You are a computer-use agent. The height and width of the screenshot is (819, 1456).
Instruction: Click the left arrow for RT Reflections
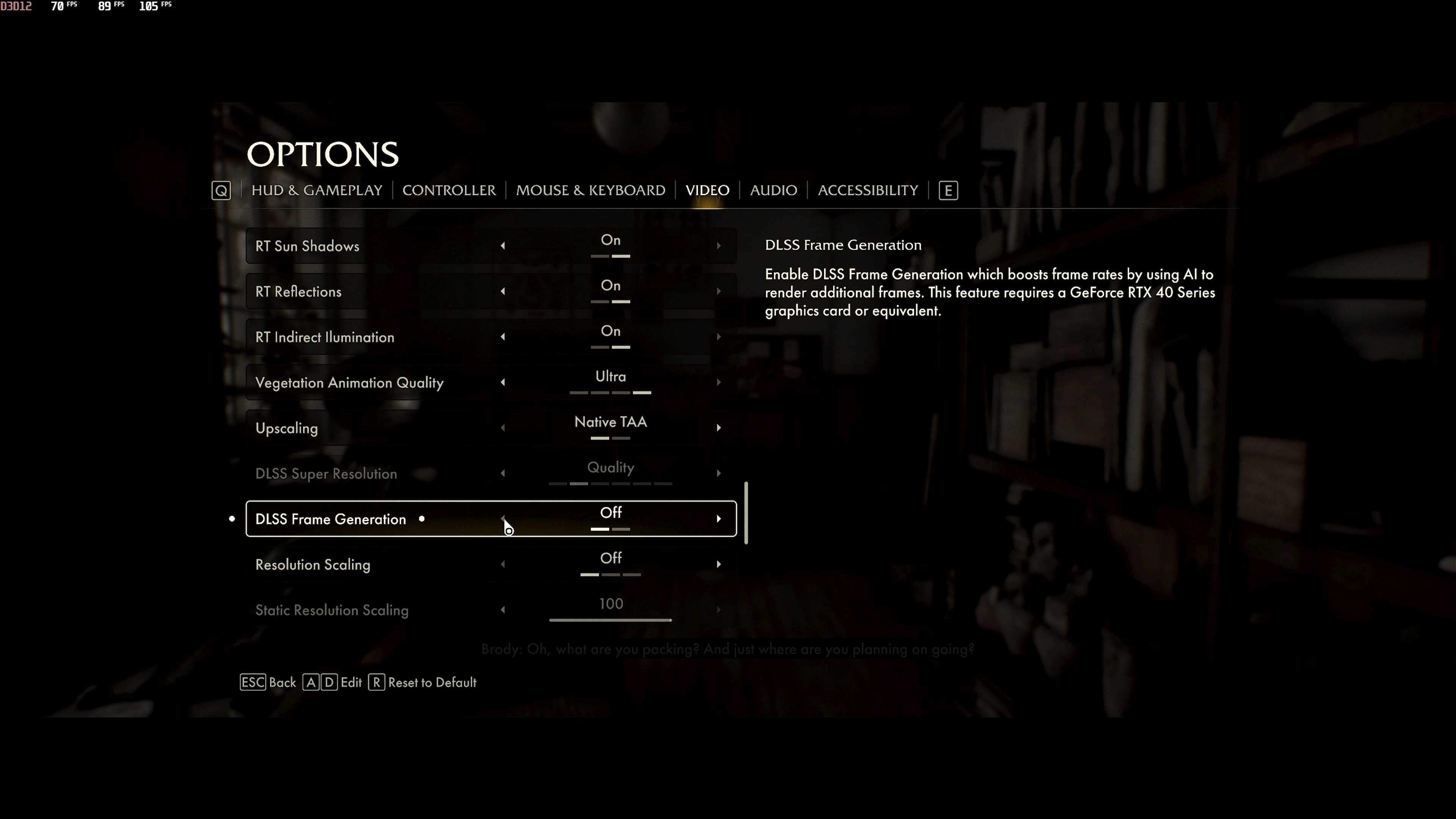pos(502,291)
